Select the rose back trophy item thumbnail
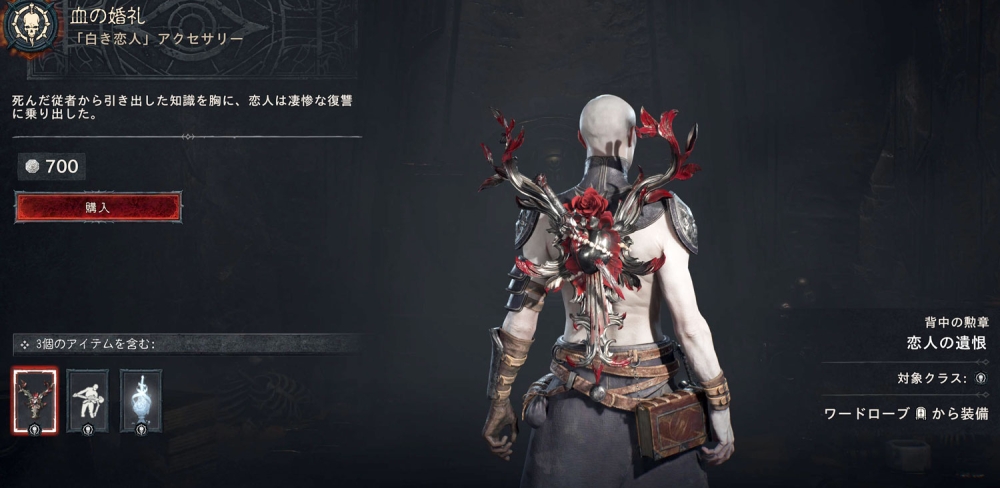This screenshot has height=488, width=1000. click(x=35, y=400)
